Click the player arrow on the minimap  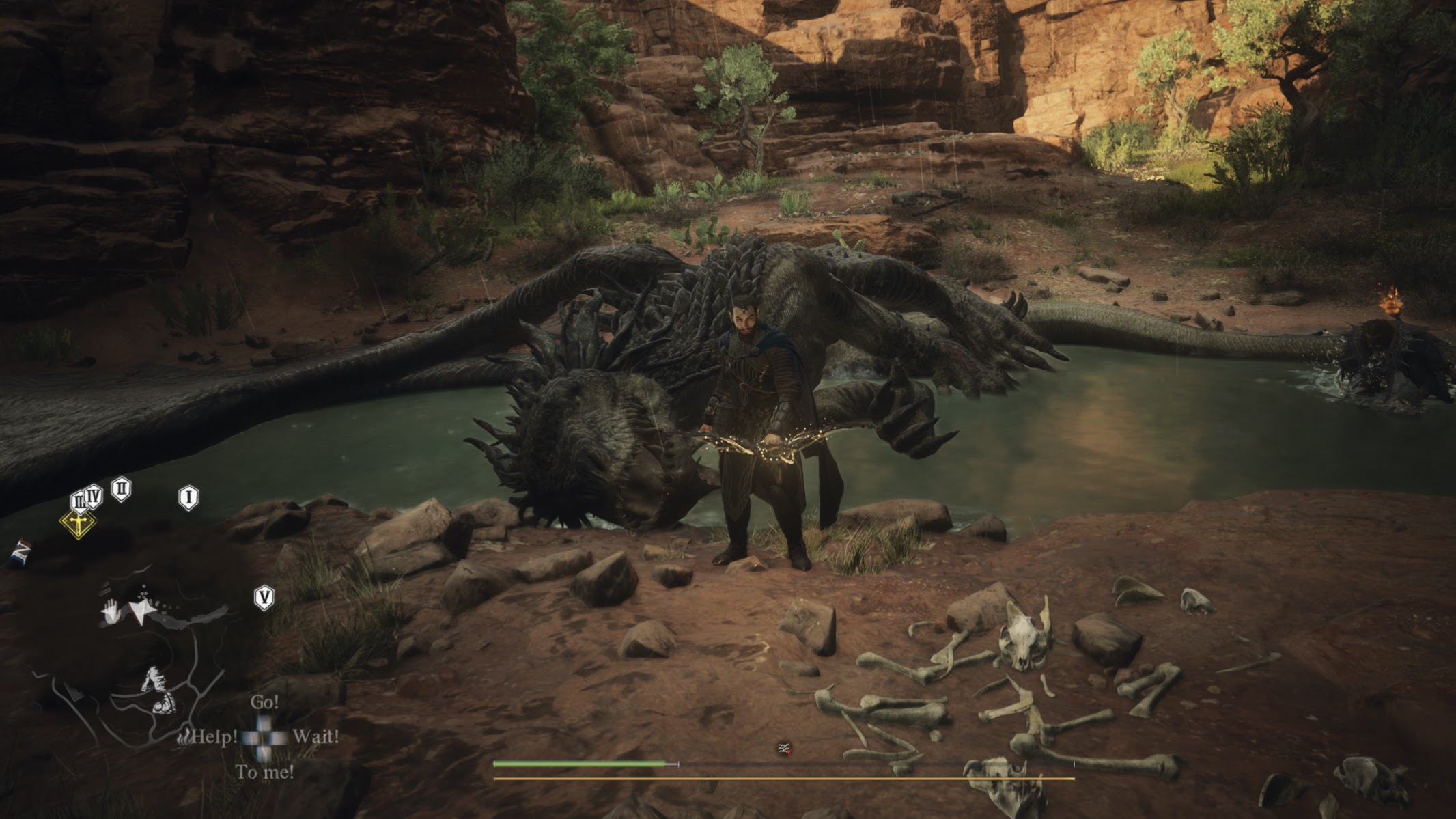pyautogui.click(x=141, y=611)
